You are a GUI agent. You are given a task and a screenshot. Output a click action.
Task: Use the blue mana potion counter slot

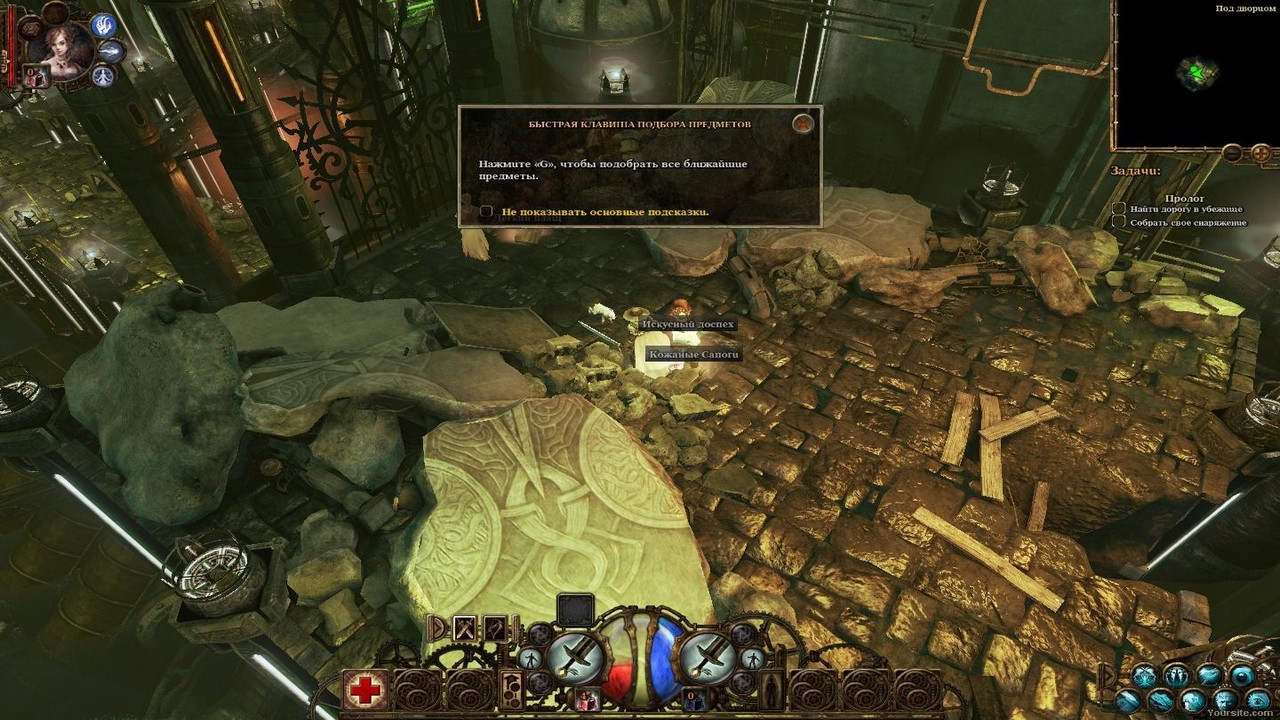(x=693, y=698)
